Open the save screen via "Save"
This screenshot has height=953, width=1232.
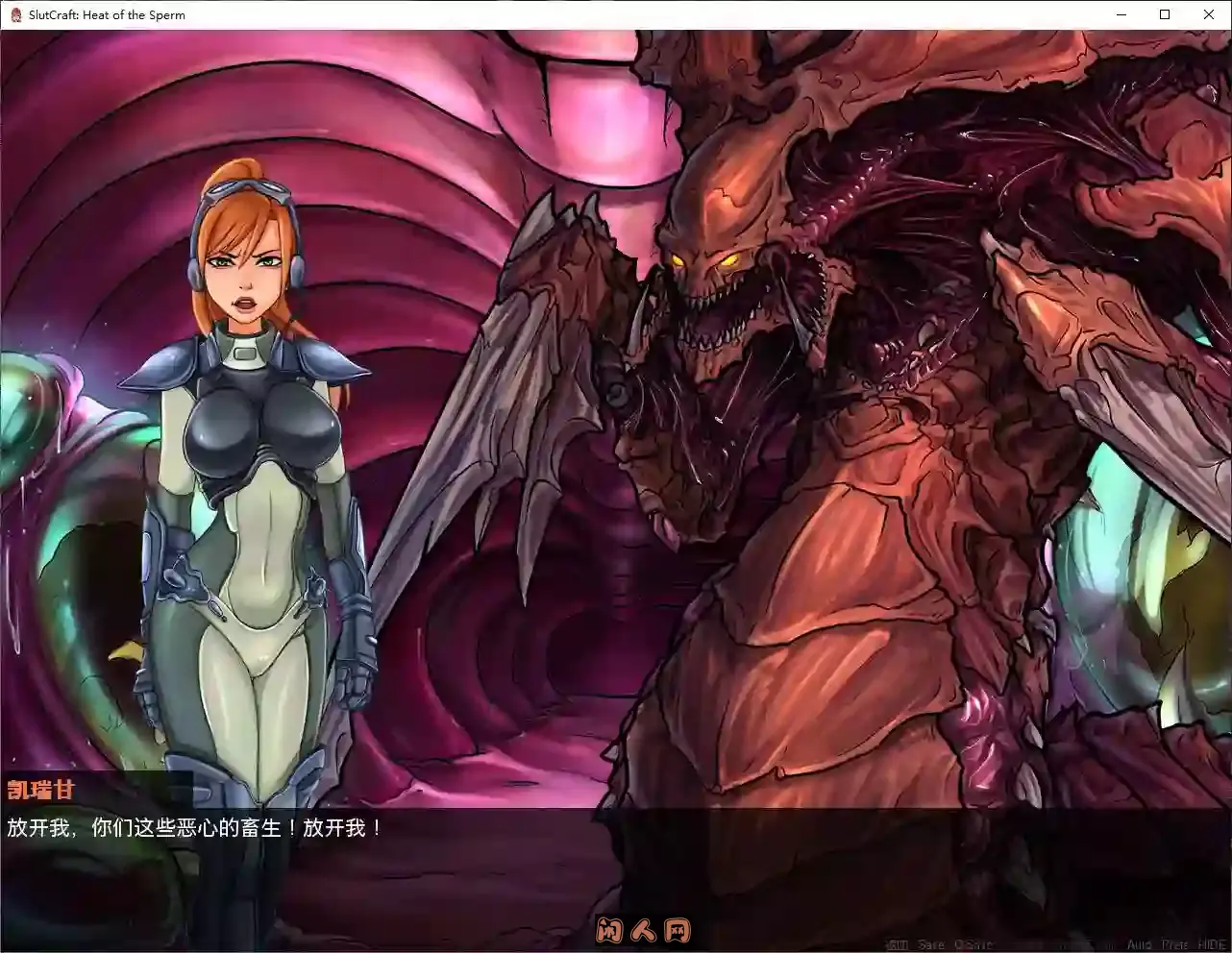930,943
